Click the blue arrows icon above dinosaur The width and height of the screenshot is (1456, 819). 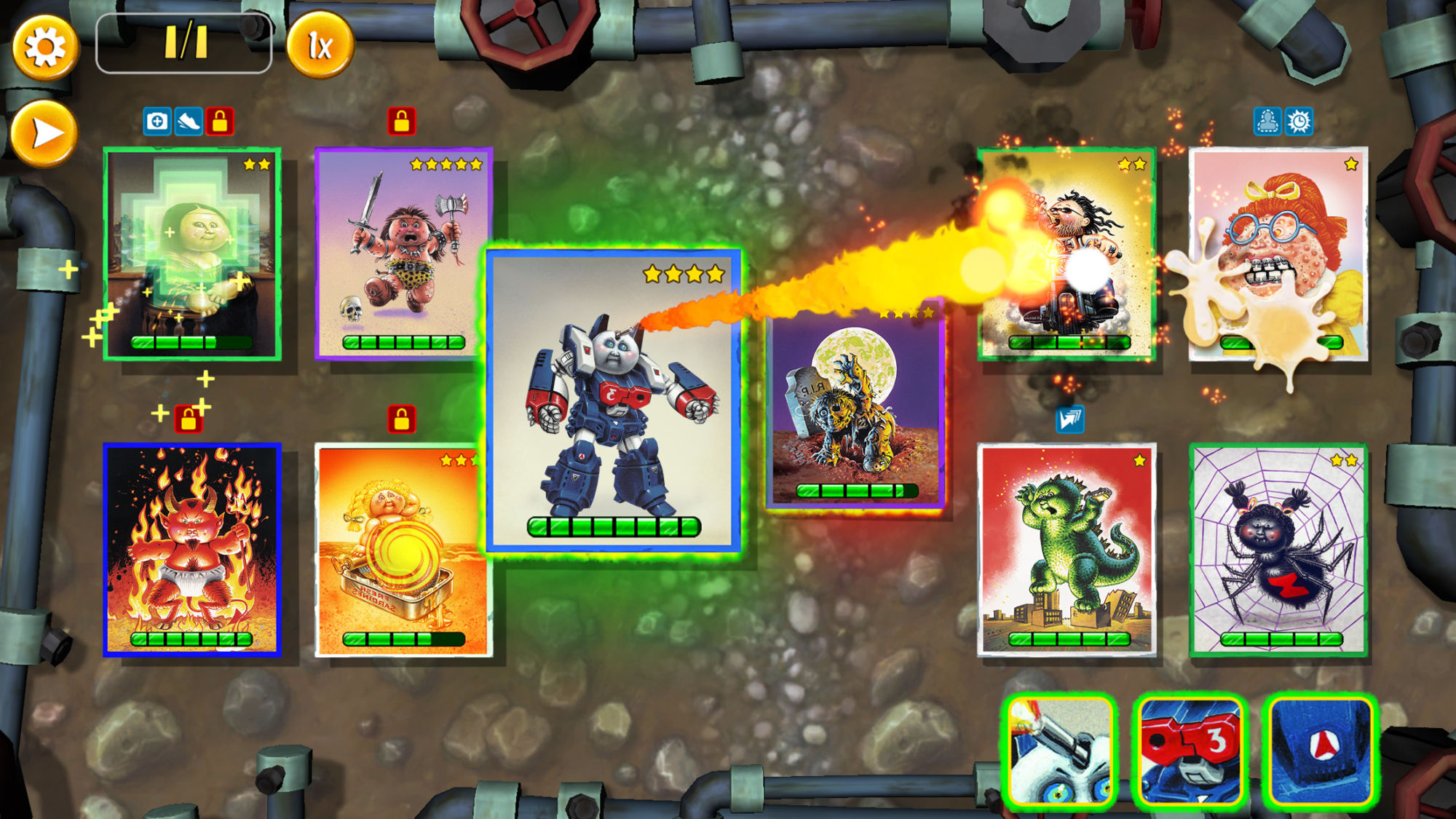point(1069,419)
